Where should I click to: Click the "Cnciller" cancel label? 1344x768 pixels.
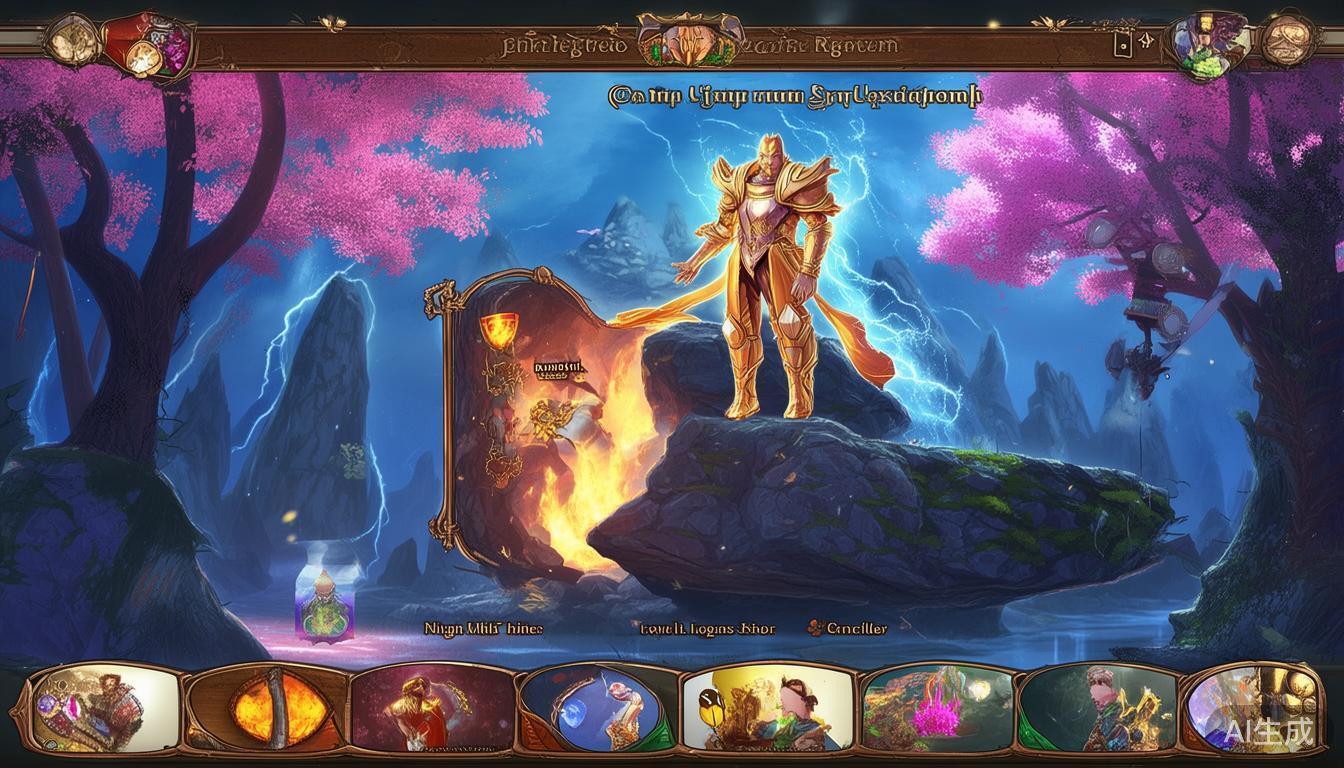click(x=848, y=628)
